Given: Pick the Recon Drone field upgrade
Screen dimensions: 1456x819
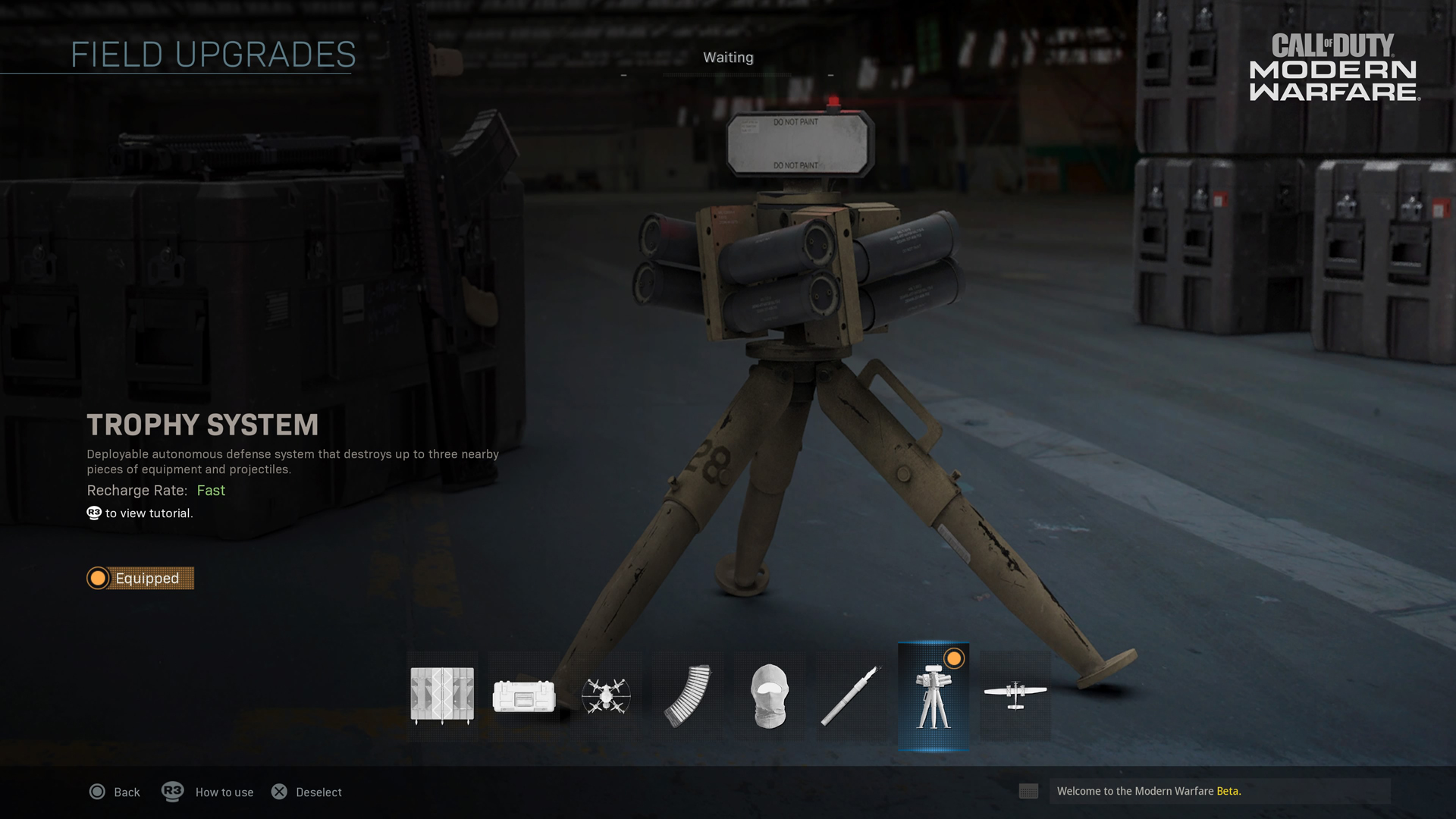Looking at the screenshot, I should 606,695.
